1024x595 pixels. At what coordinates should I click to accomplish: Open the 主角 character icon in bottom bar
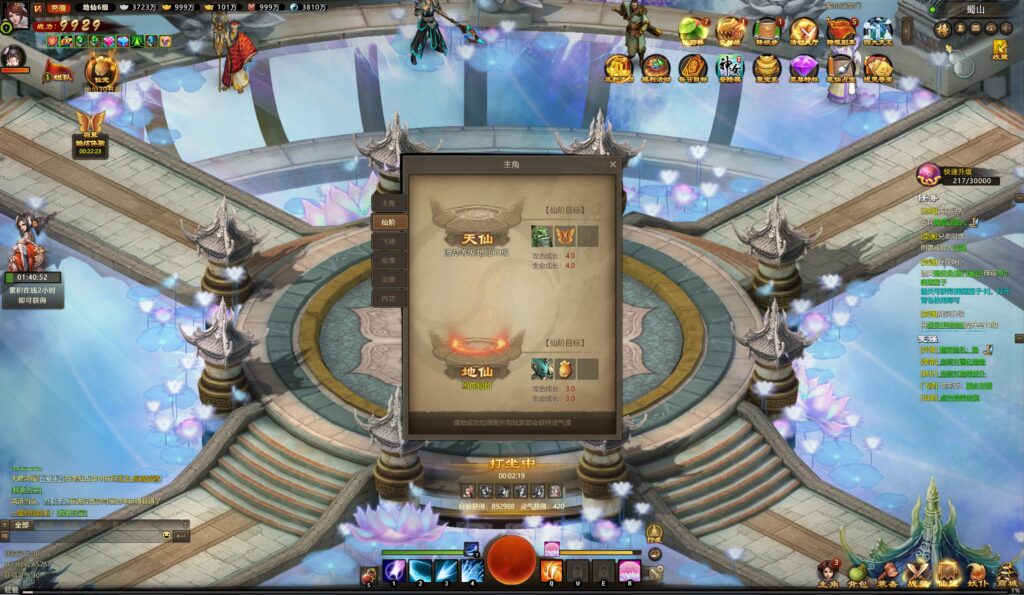(x=828, y=574)
